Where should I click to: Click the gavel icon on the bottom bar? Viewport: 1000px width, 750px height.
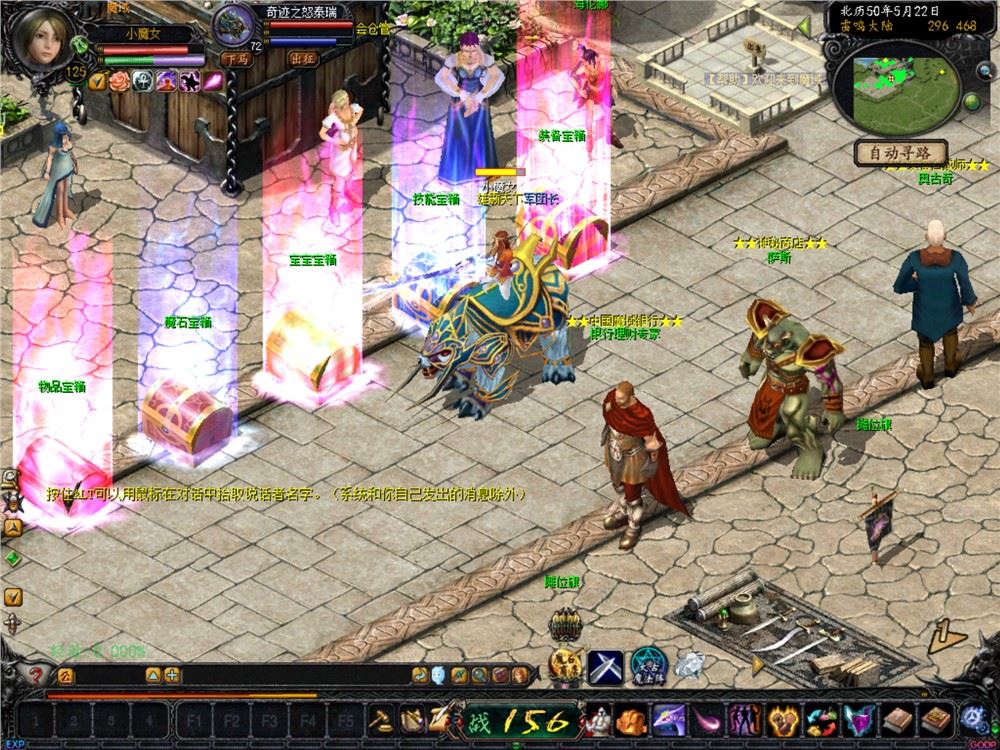pyautogui.click(x=380, y=719)
